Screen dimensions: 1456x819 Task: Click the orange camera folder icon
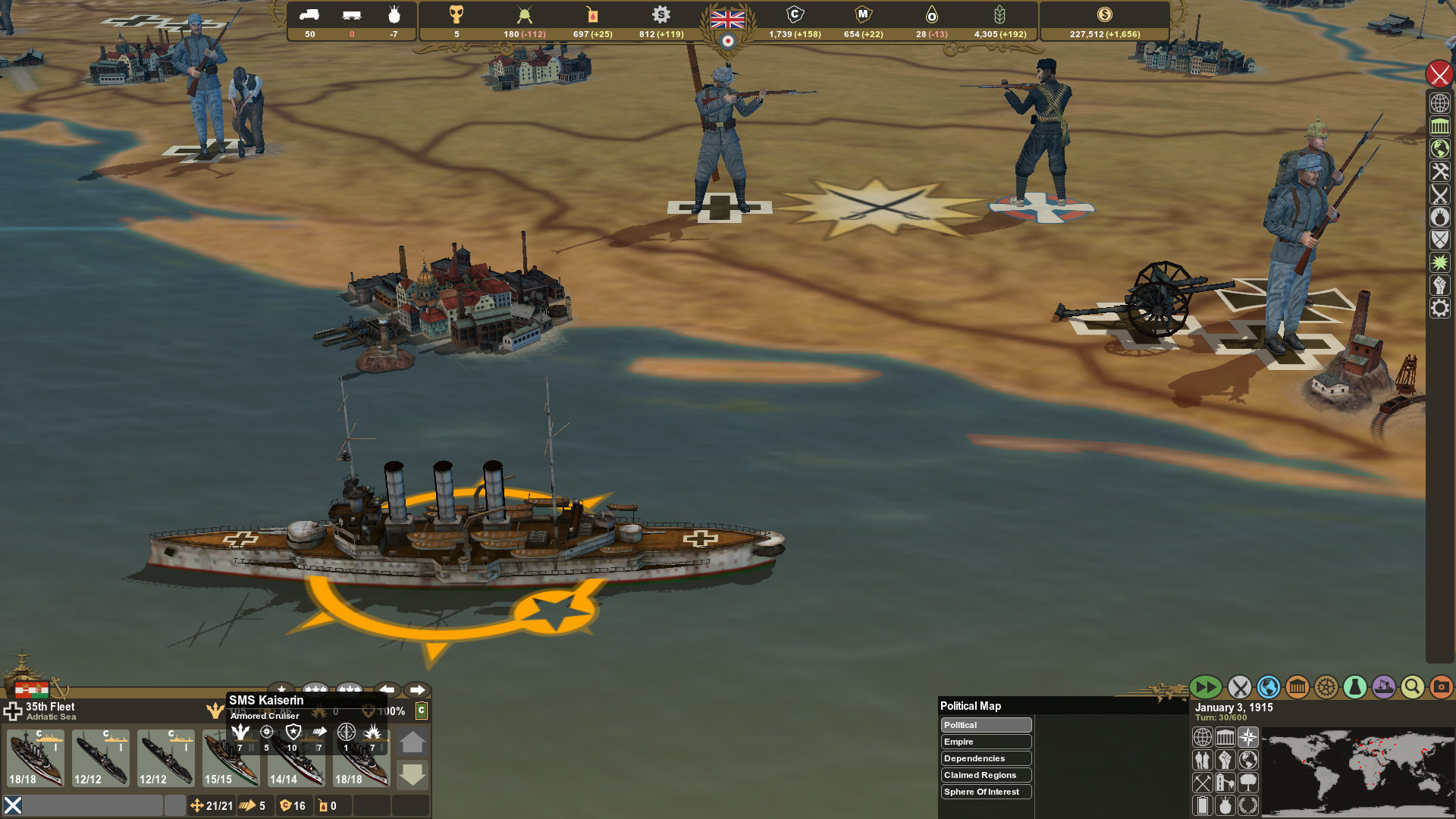coord(1439,687)
